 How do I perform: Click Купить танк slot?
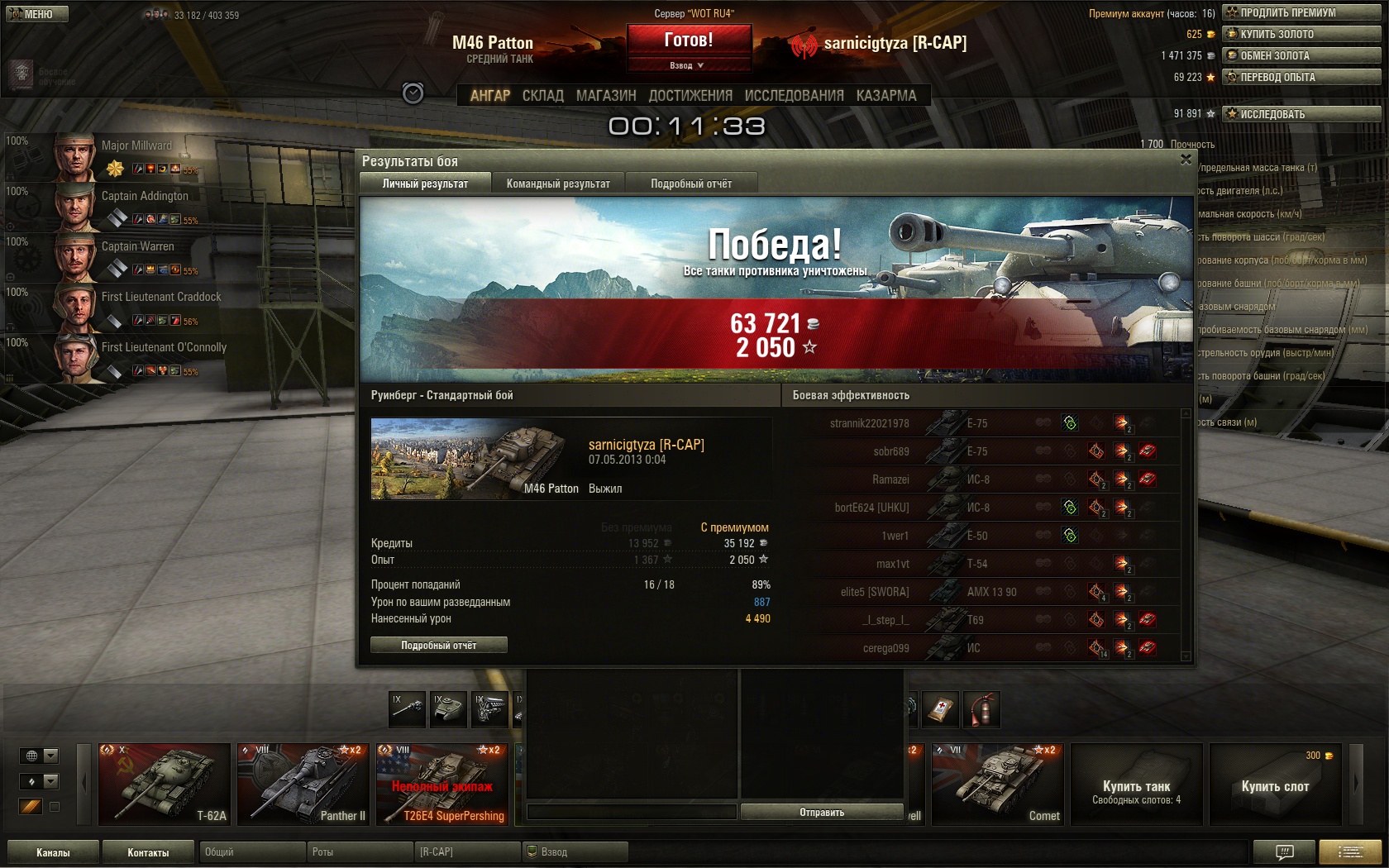[x=1136, y=785]
